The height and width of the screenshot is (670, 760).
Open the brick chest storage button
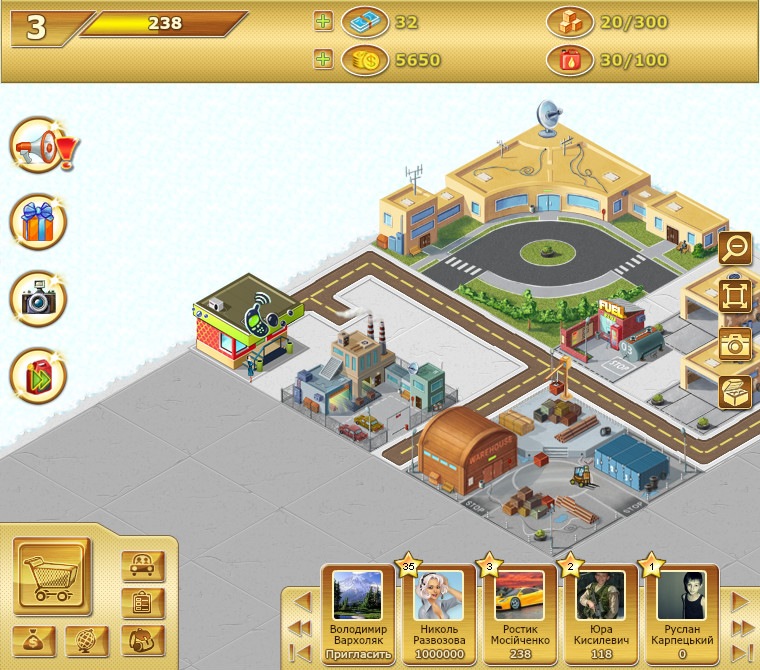(736, 391)
